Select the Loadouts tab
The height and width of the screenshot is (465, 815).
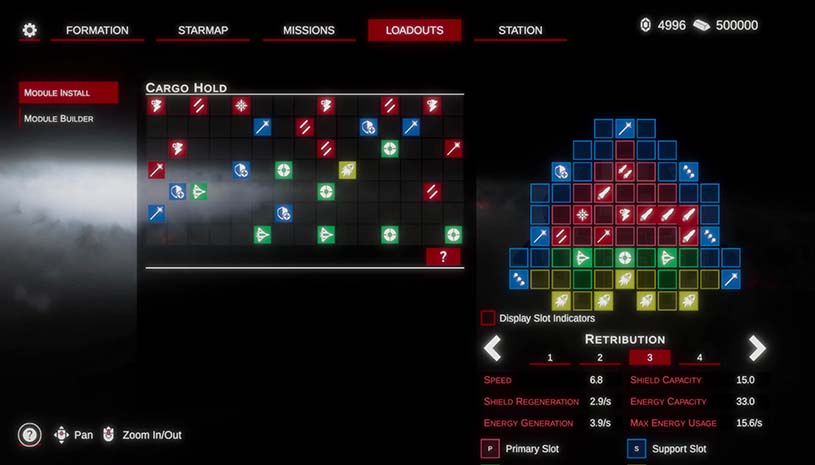click(x=414, y=30)
